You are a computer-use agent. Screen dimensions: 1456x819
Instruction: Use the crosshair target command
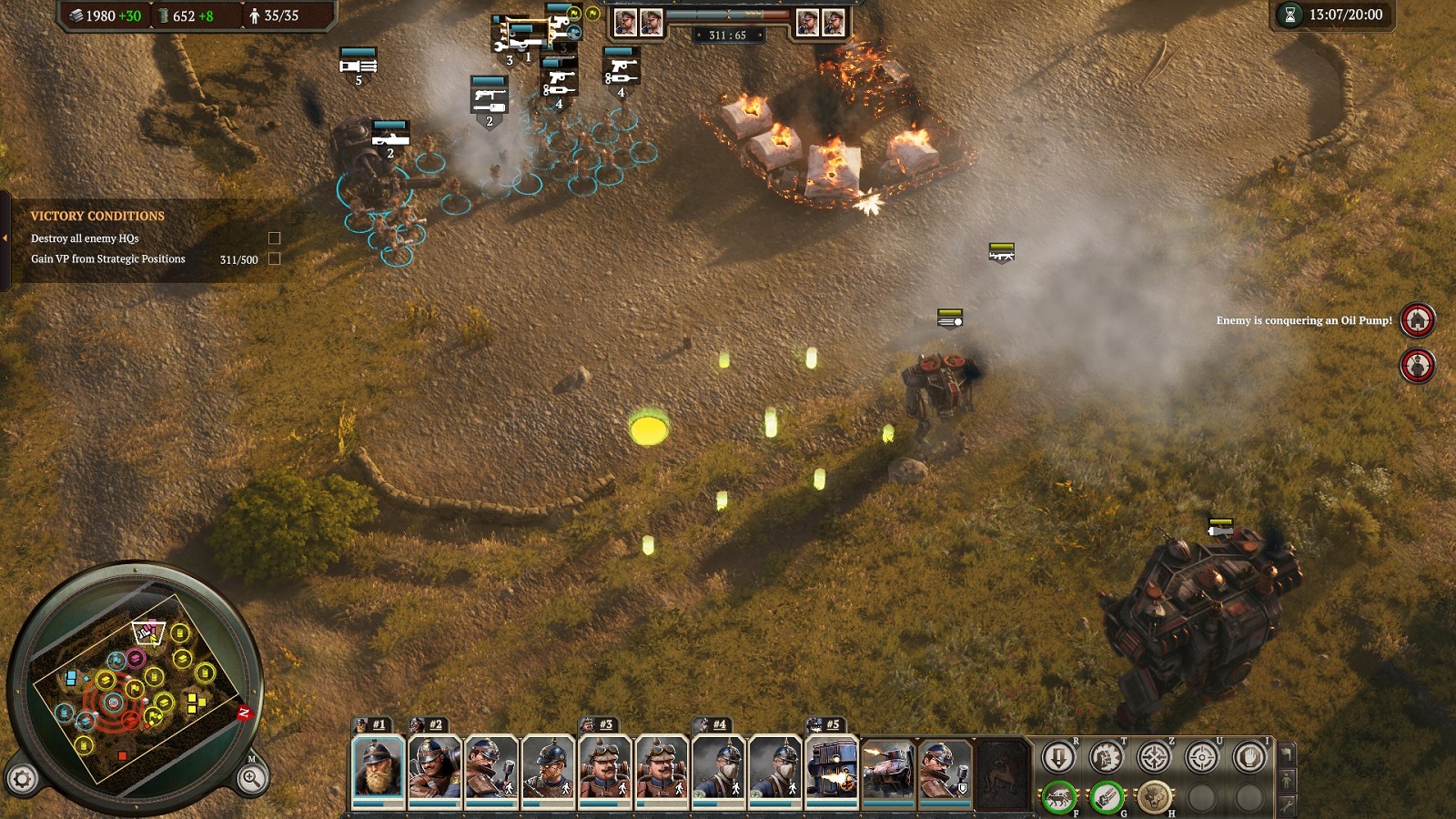[1201, 757]
